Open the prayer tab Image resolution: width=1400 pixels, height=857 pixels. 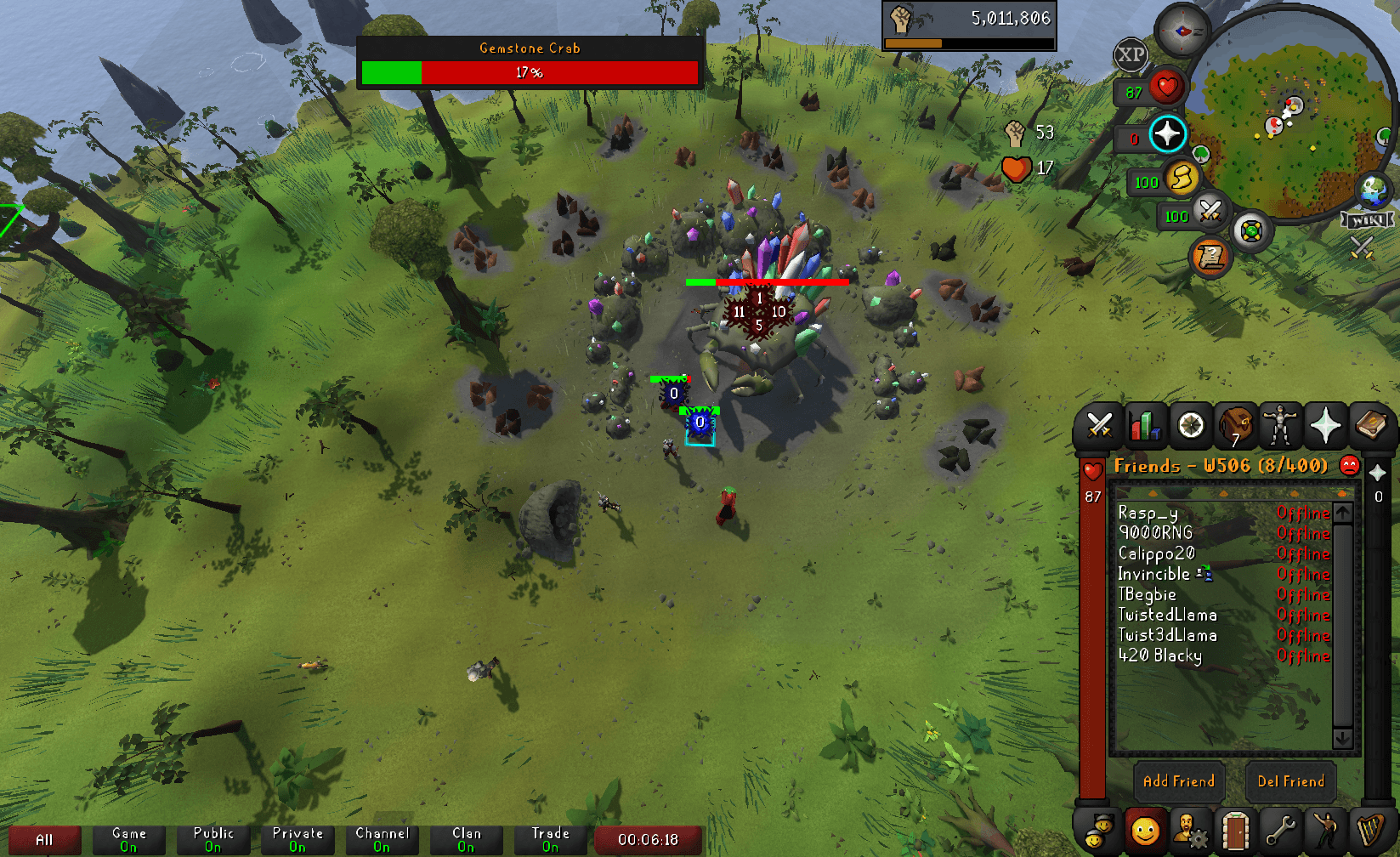(1325, 423)
